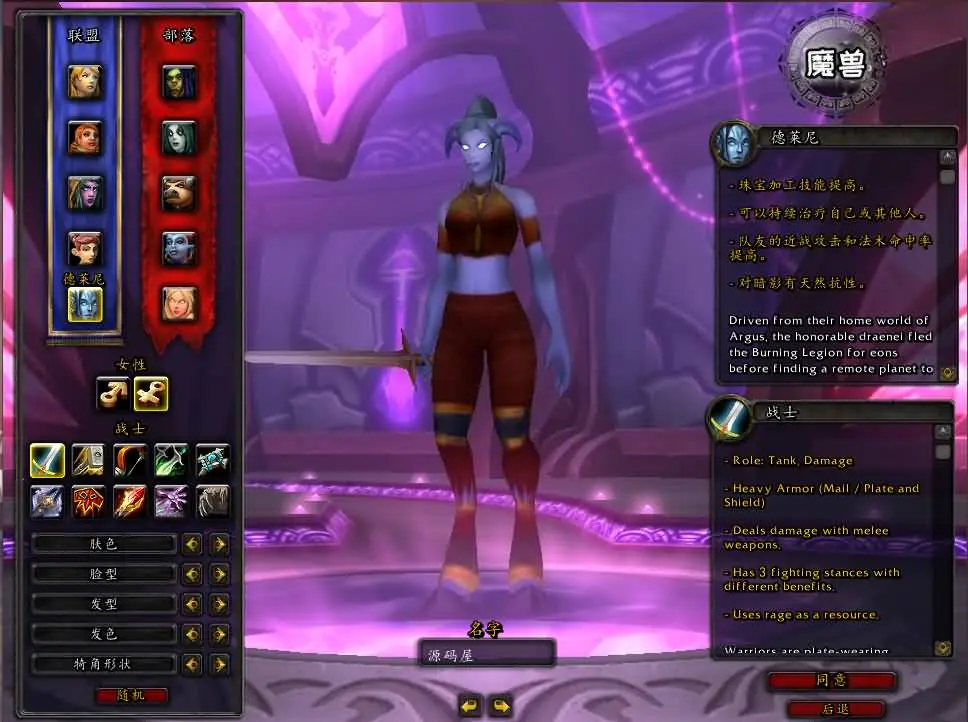Go to previous face type (脸型)

tap(191, 574)
